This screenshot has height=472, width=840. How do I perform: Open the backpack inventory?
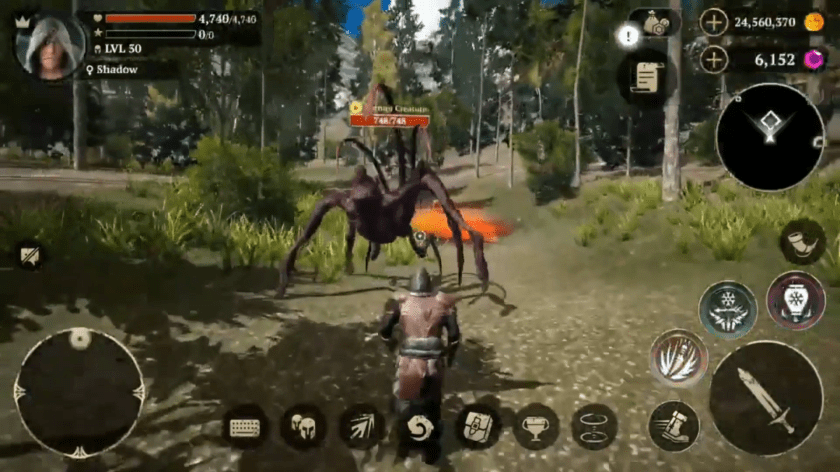pos(478,427)
